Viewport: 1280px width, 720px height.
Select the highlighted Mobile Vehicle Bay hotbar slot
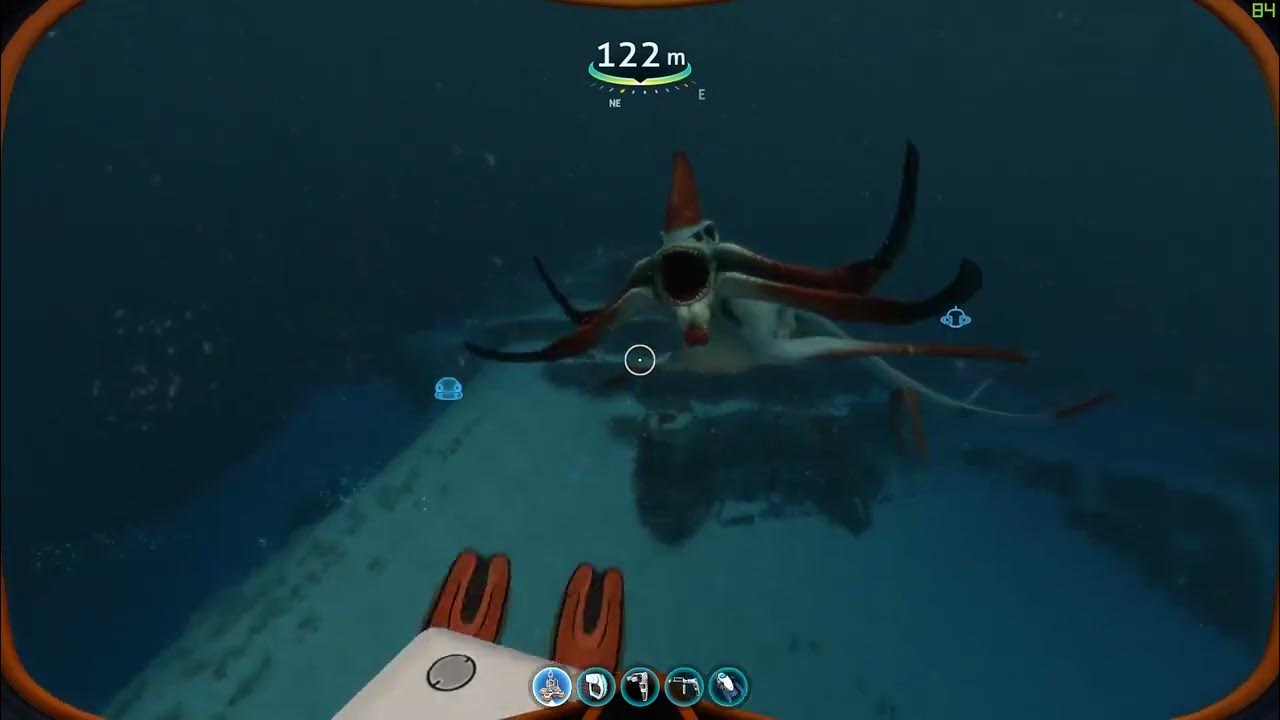(552, 687)
